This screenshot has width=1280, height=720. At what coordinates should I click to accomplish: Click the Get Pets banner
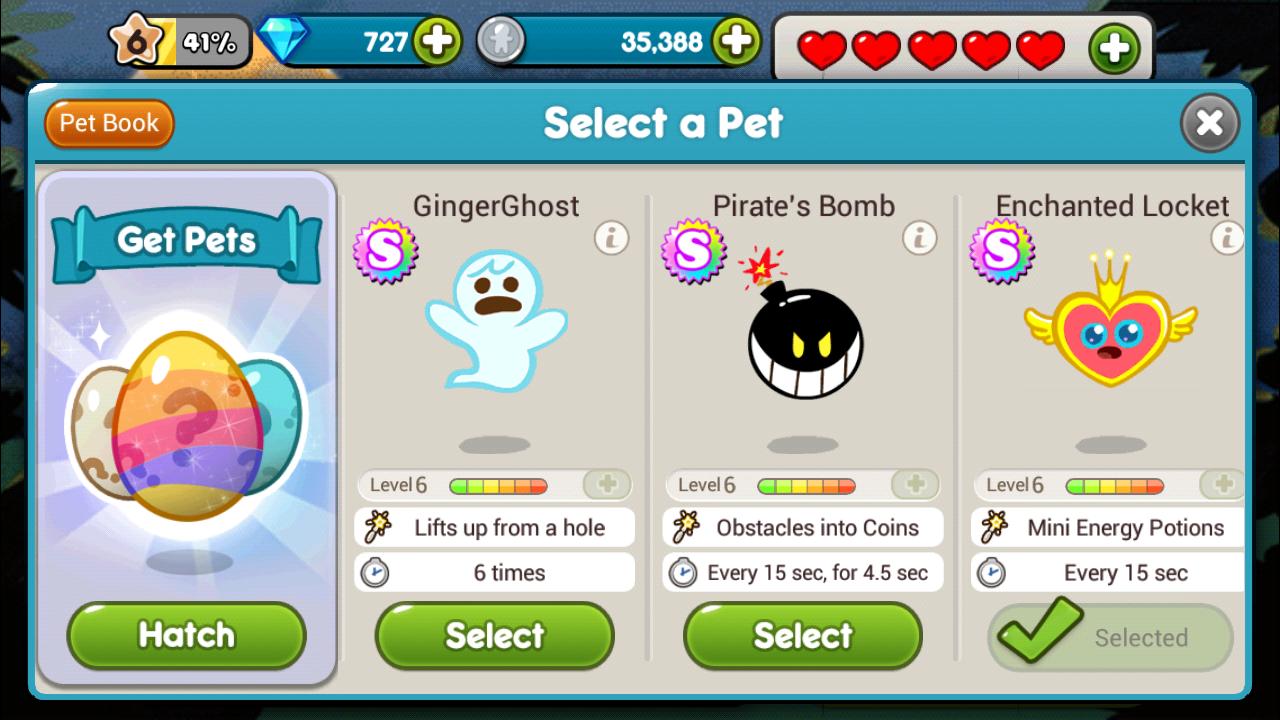coord(186,241)
